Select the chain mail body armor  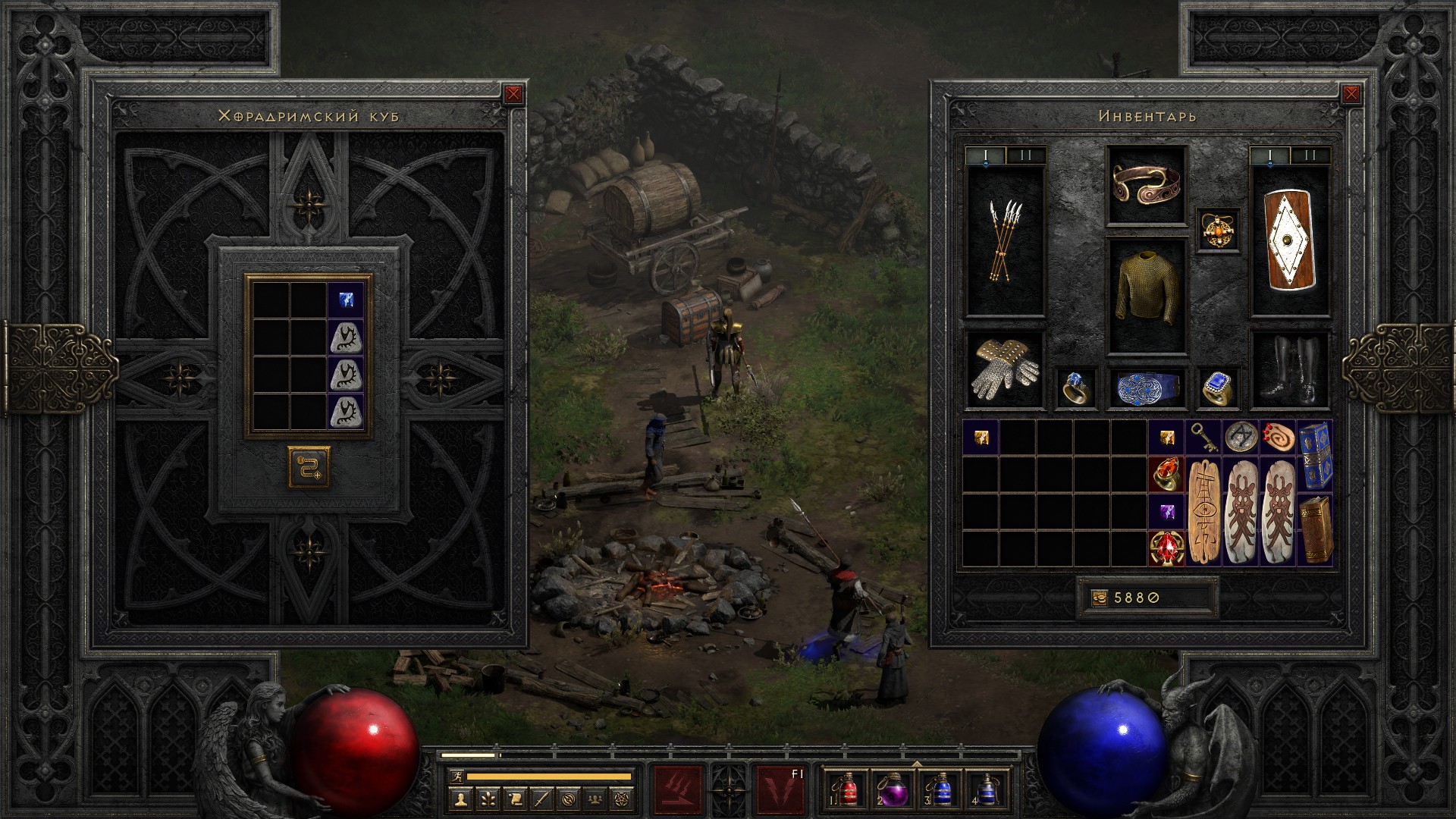(x=1146, y=296)
